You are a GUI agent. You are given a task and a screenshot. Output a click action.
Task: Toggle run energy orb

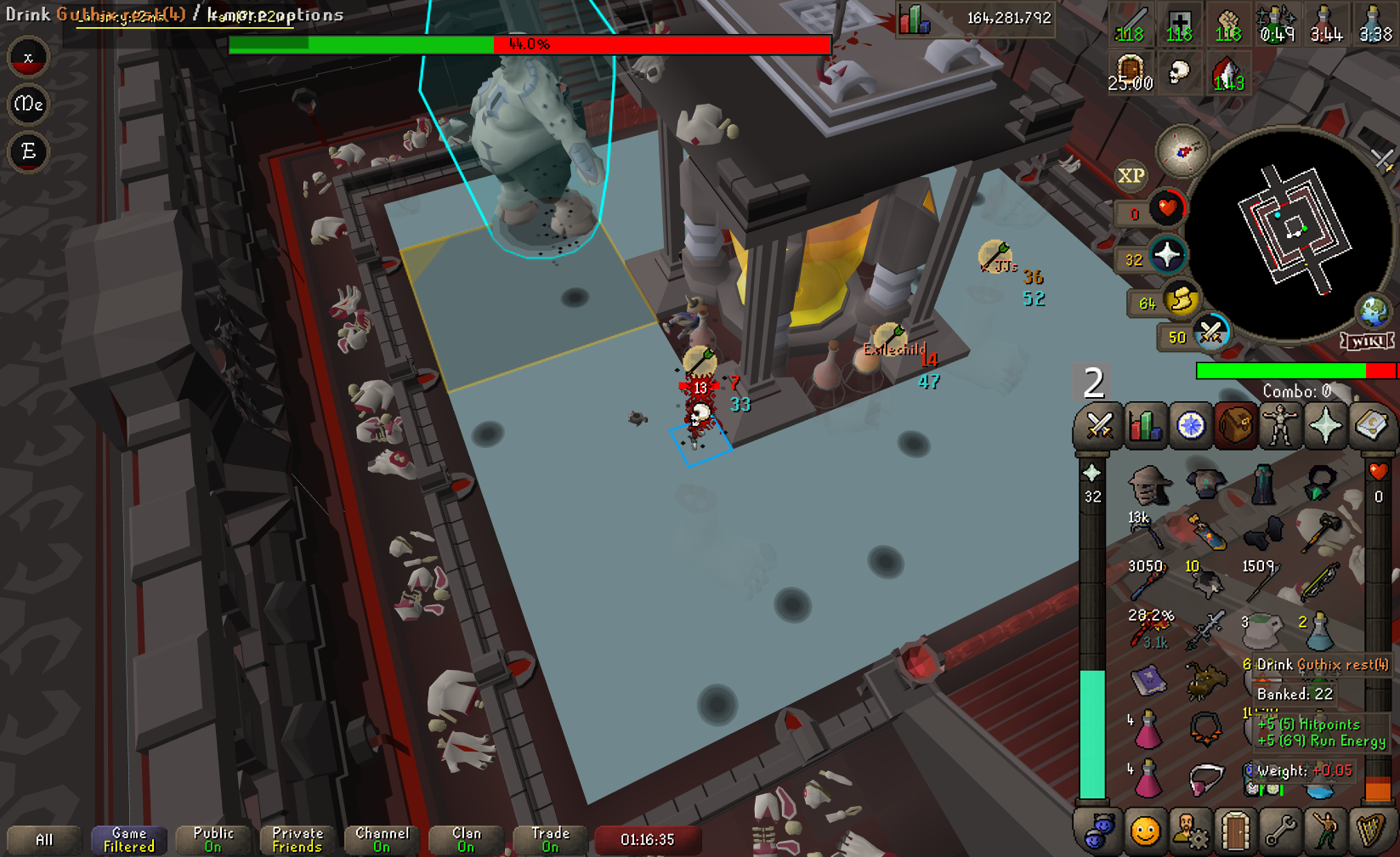click(x=1180, y=300)
